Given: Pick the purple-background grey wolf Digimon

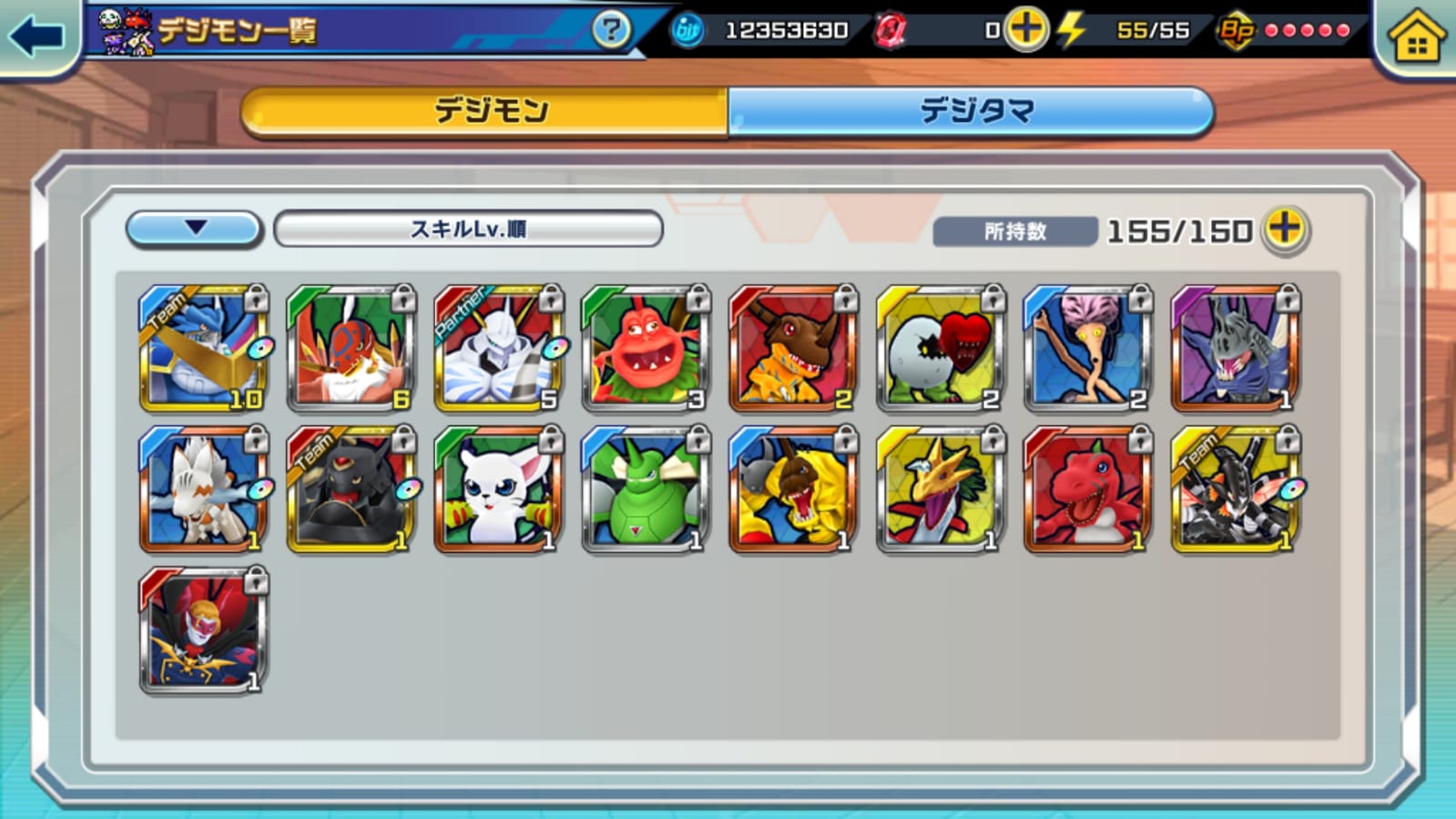Looking at the screenshot, I should 1235,349.
